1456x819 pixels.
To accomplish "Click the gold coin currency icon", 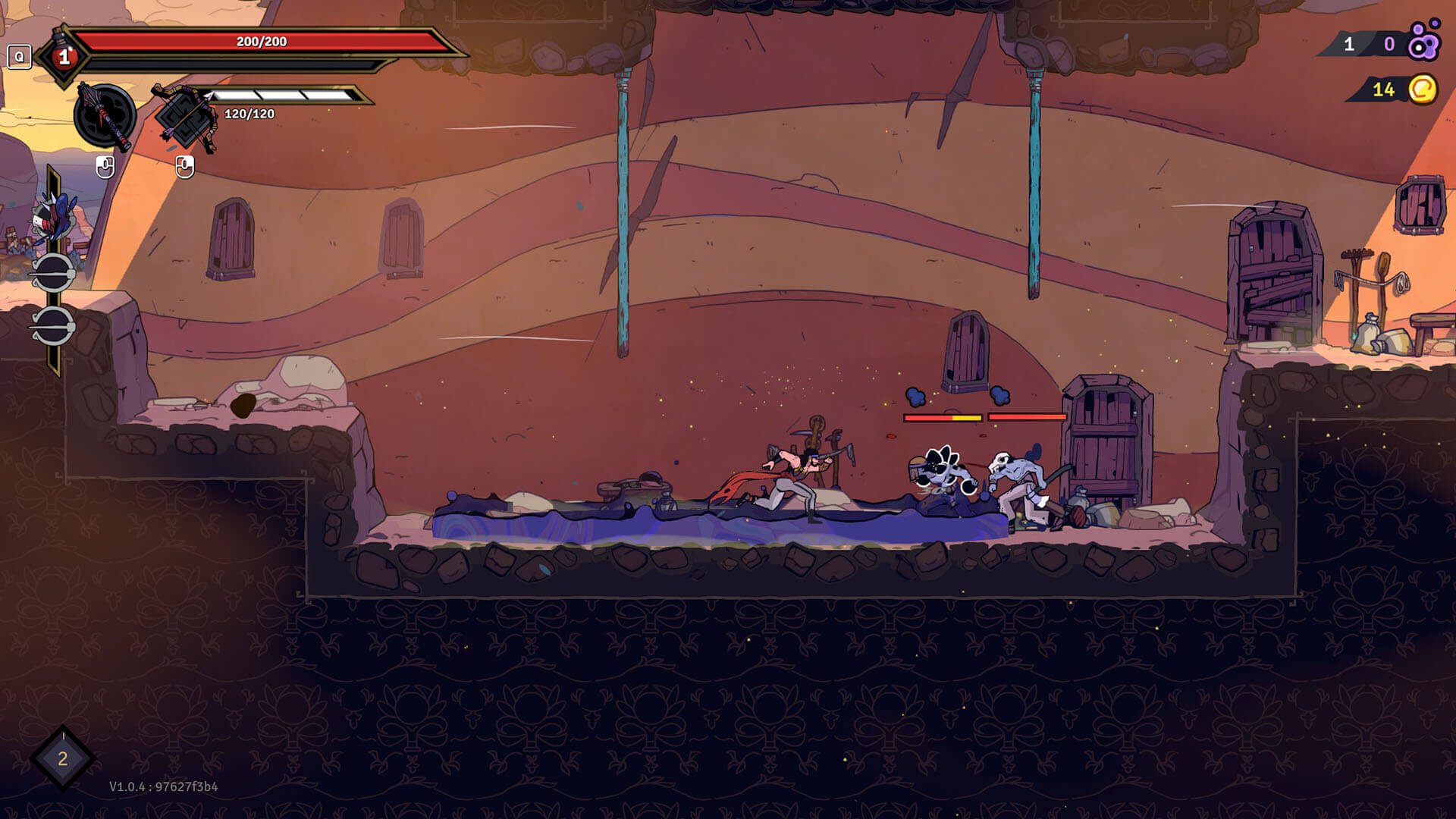I will click(x=1423, y=89).
